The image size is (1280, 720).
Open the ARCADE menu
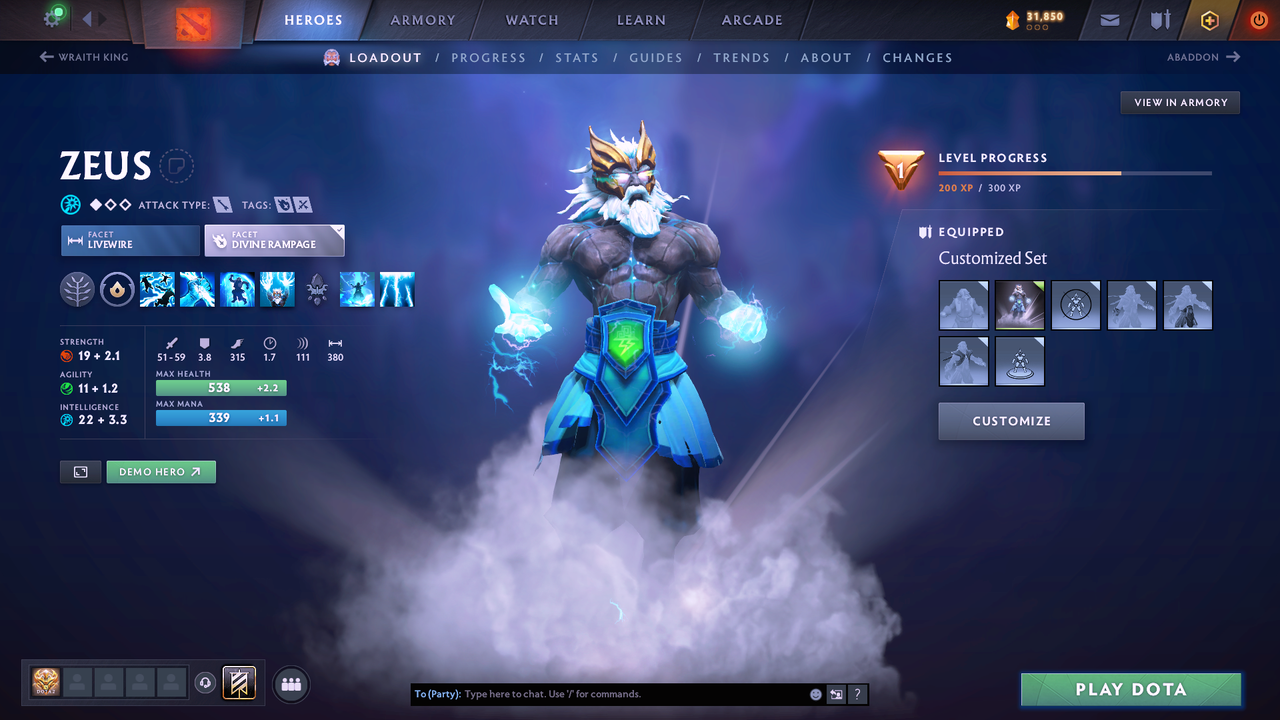click(x=751, y=19)
